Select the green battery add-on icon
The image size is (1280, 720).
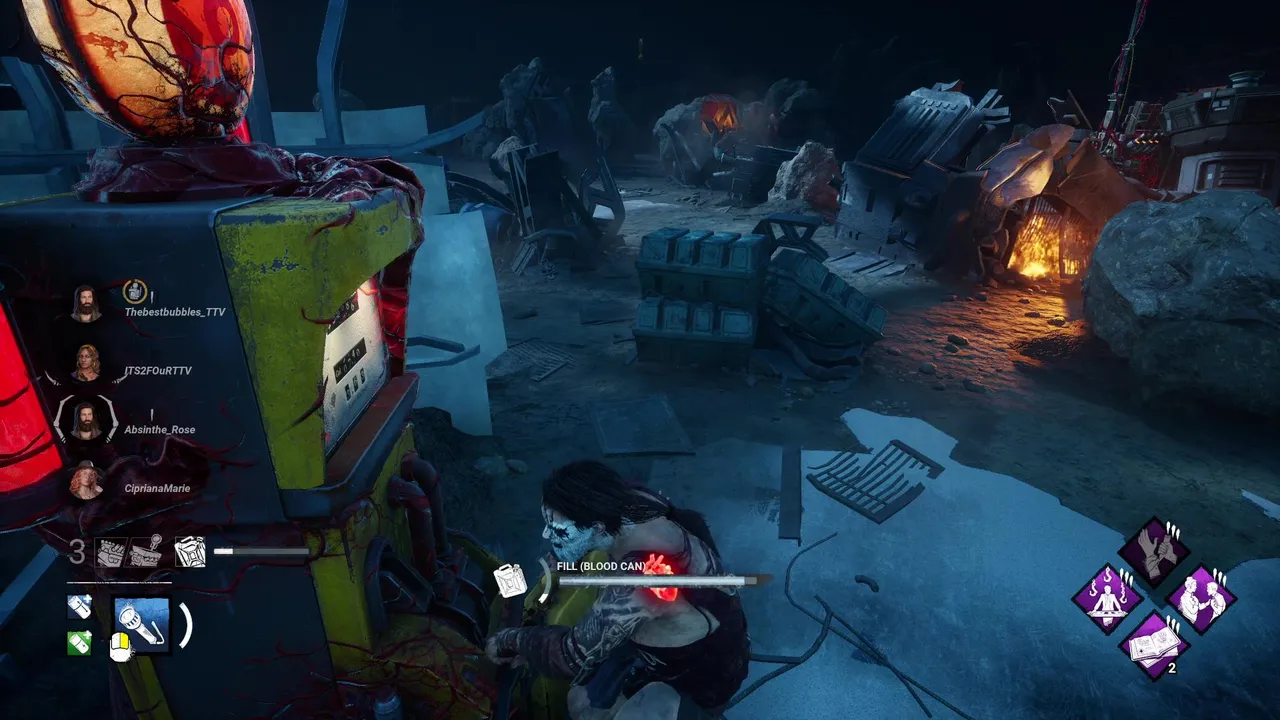tap(80, 643)
